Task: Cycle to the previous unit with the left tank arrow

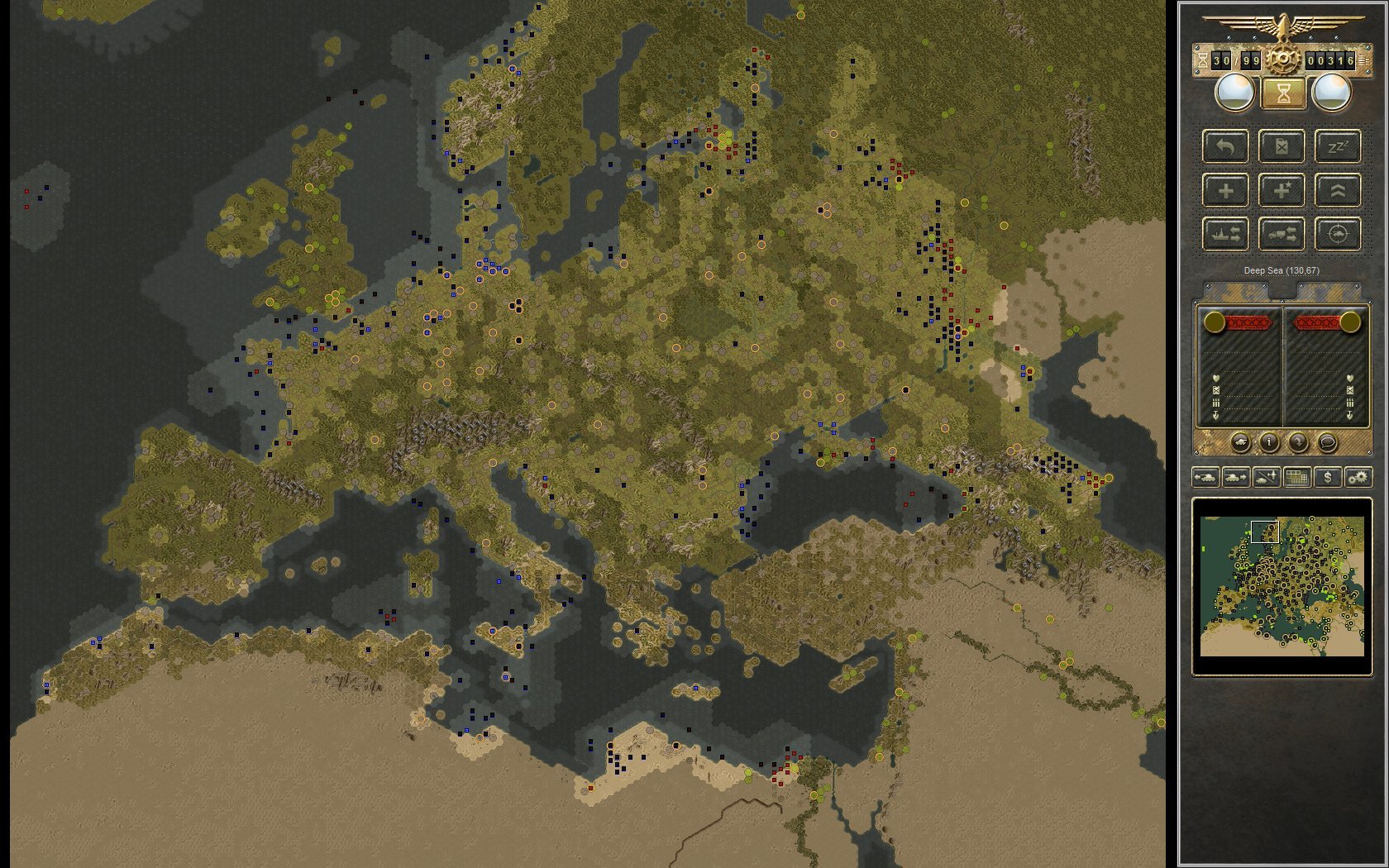Action: click(1206, 478)
